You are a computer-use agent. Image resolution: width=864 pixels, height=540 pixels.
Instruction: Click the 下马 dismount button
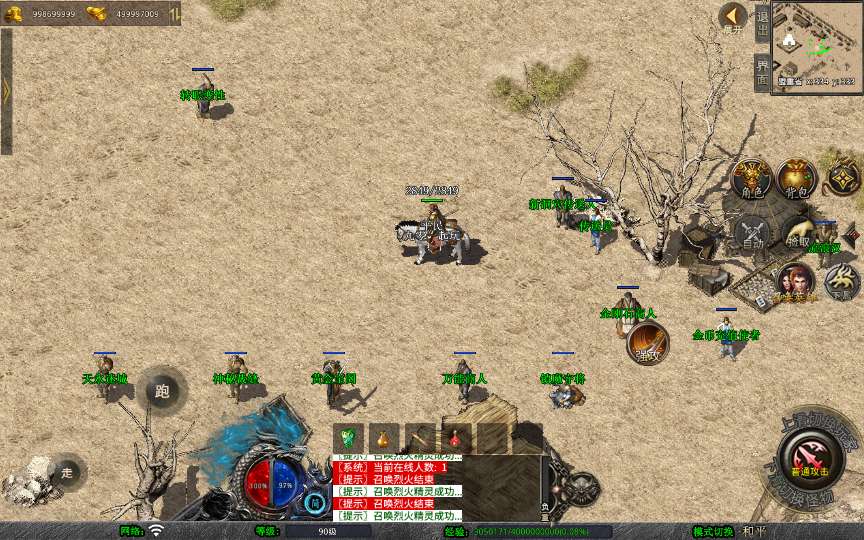pyautogui.click(x=842, y=282)
